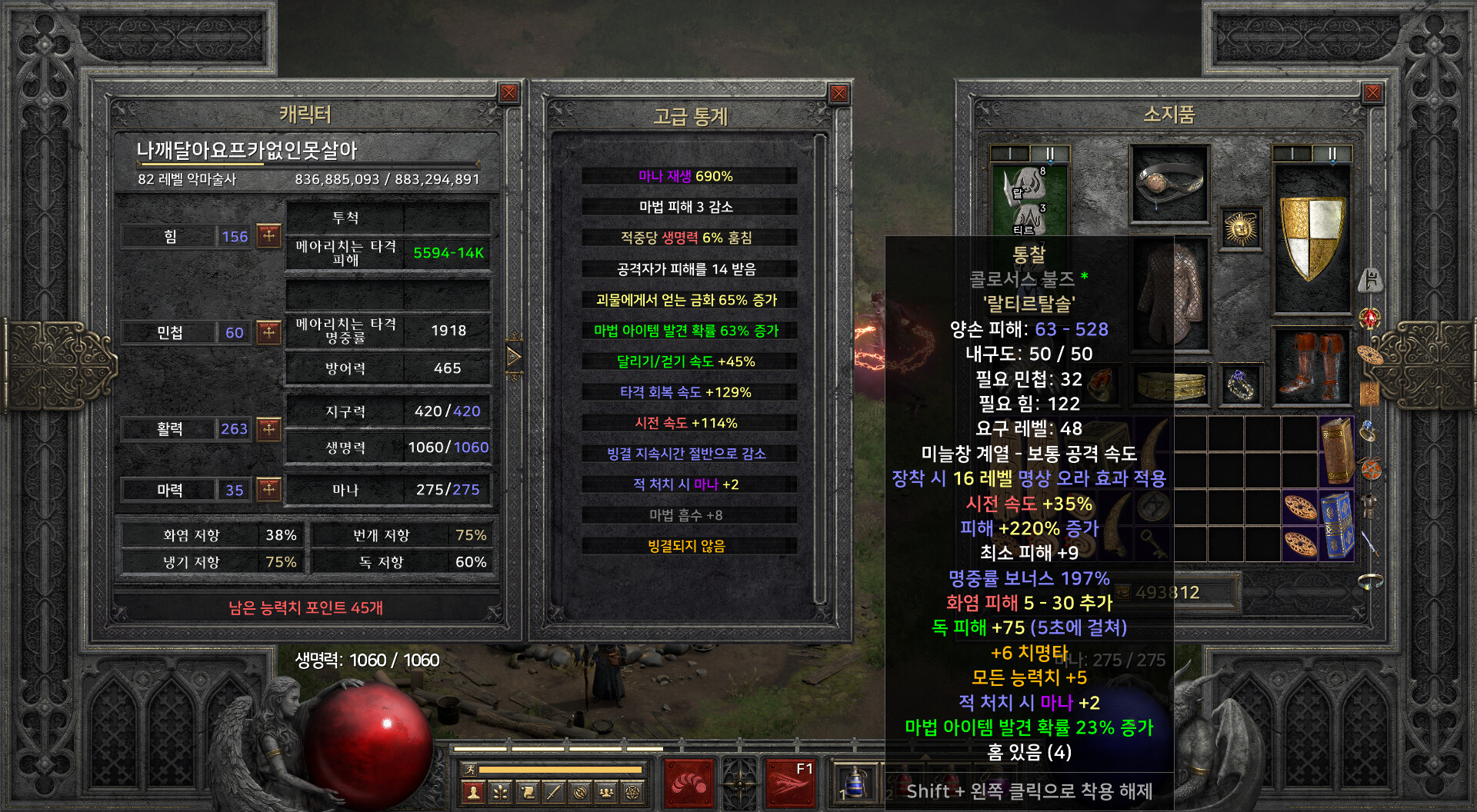Close the 고급 통계 advanced stats panel
Viewport: 1477px width, 812px height.
pyautogui.click(x=839, y=94)
